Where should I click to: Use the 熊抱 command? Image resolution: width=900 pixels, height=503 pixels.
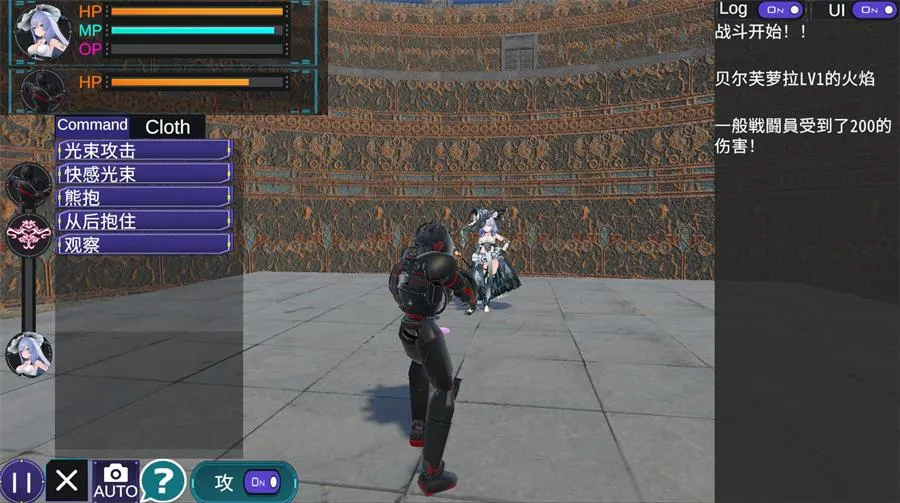[x=145, y=197]
